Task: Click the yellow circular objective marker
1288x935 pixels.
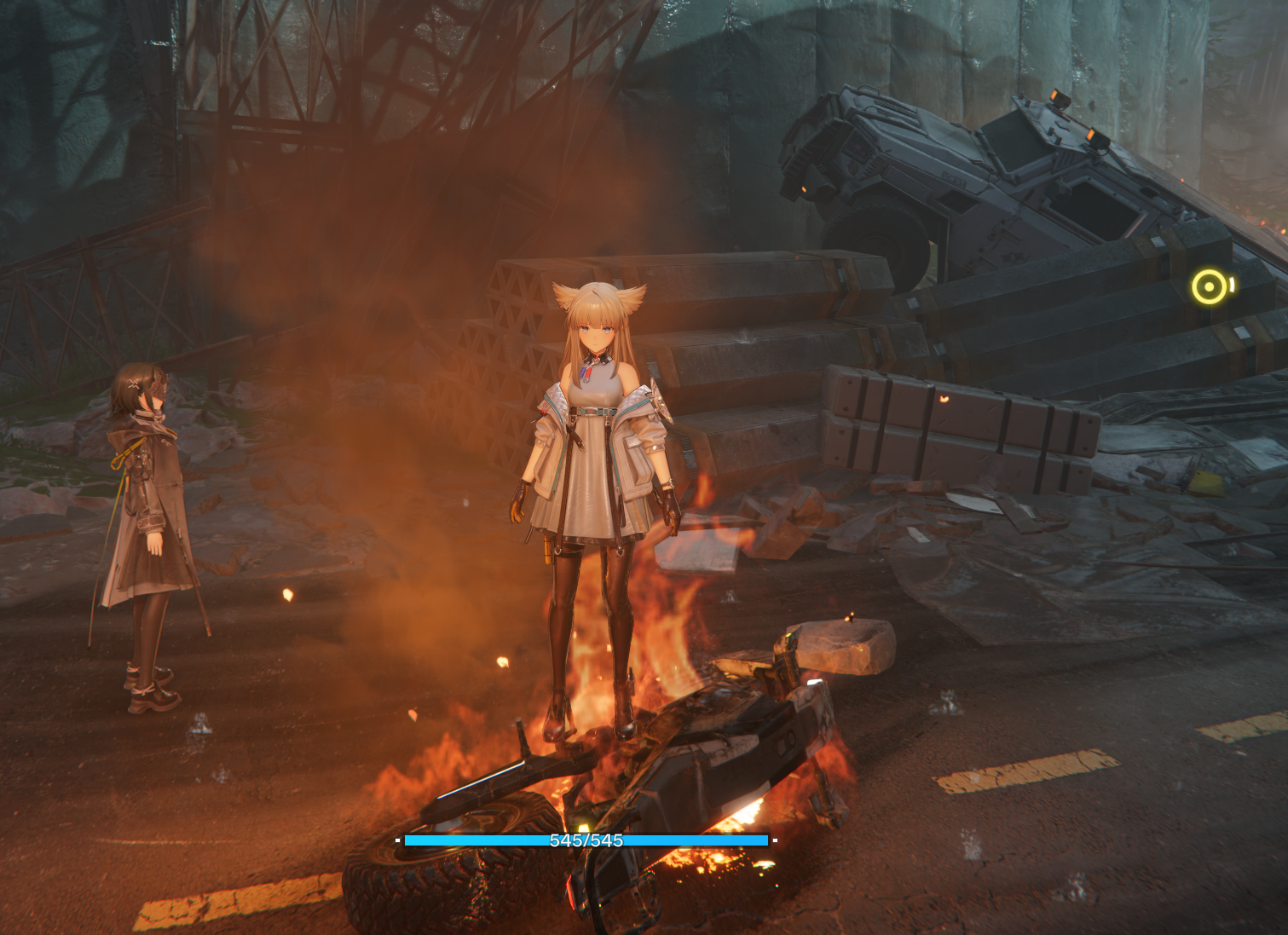Action: (1209, 287)
